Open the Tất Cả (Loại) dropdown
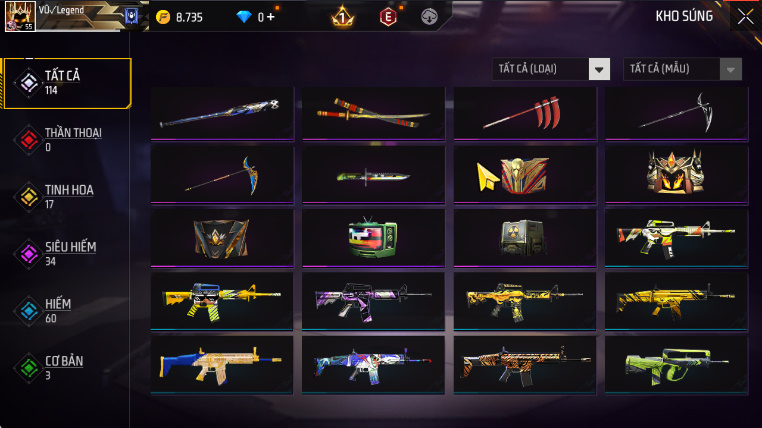Screen dimensions: 762x428 552,69
